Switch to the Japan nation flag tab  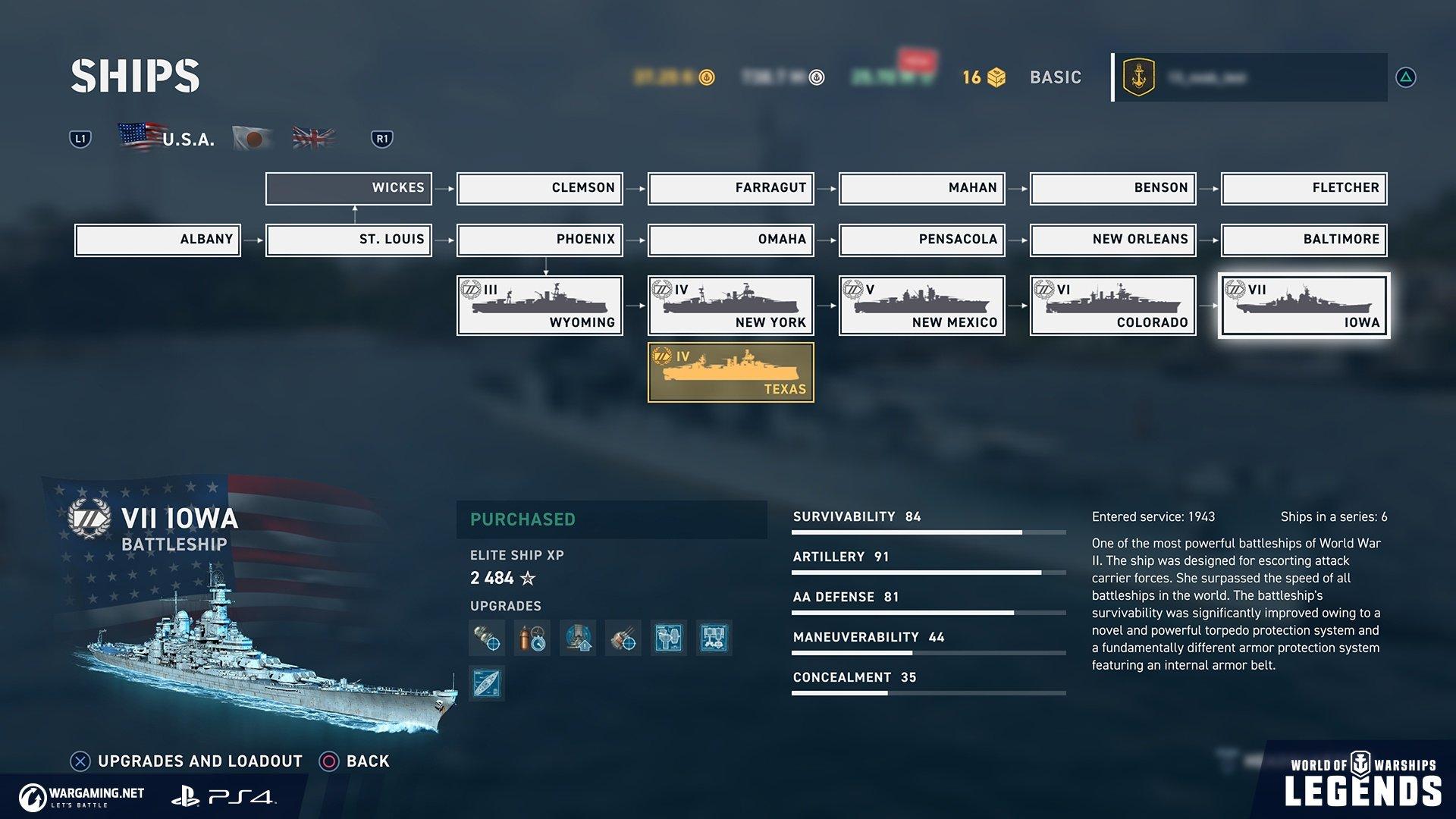coord(250,137)
